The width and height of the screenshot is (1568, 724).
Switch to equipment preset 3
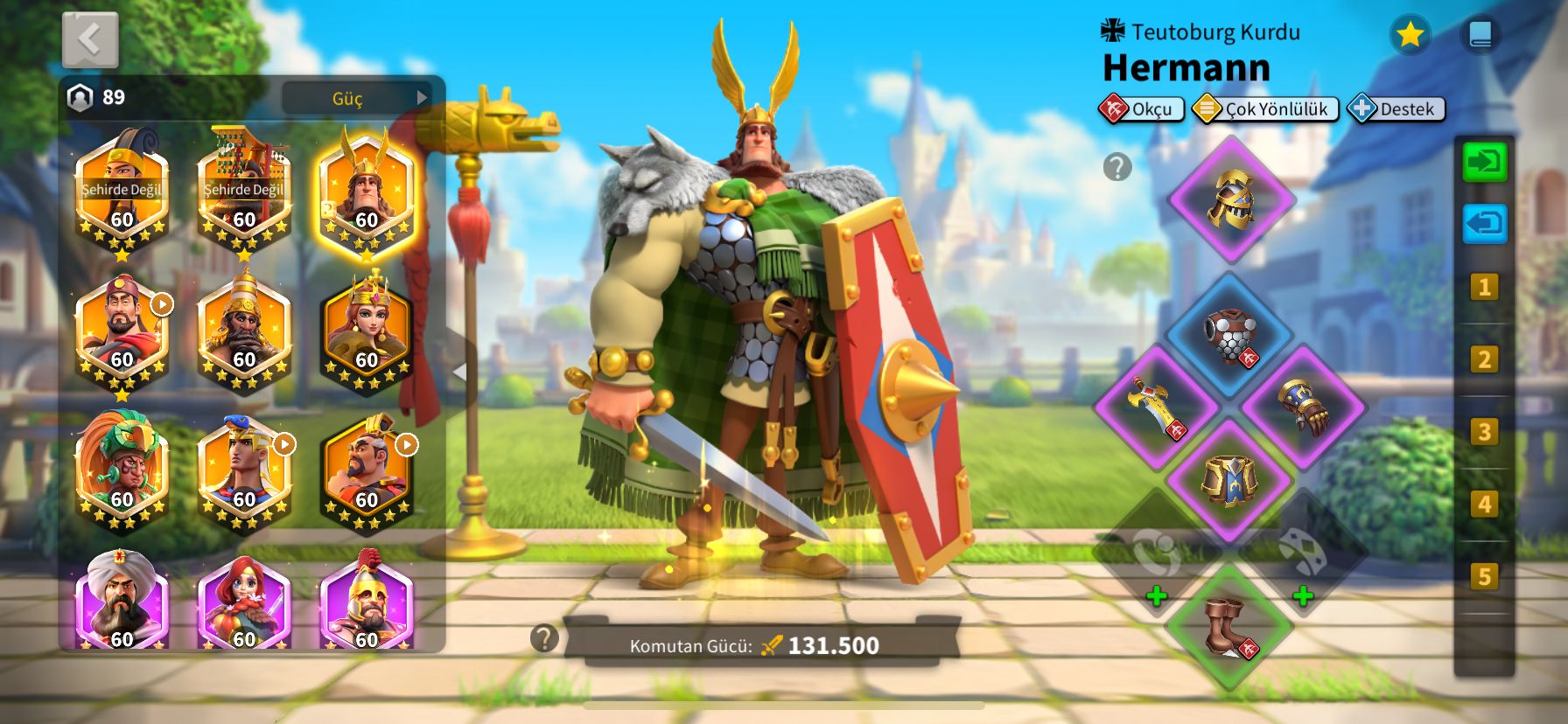[1484, 432]
